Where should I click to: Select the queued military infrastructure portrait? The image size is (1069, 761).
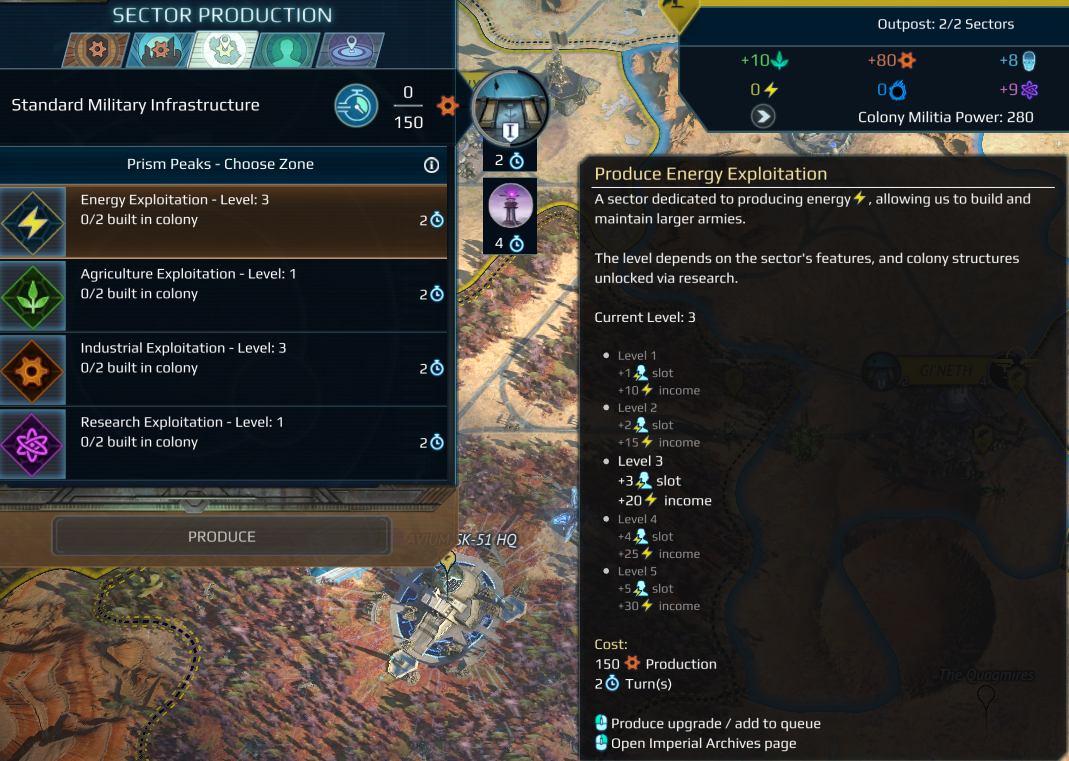(510, 108)
